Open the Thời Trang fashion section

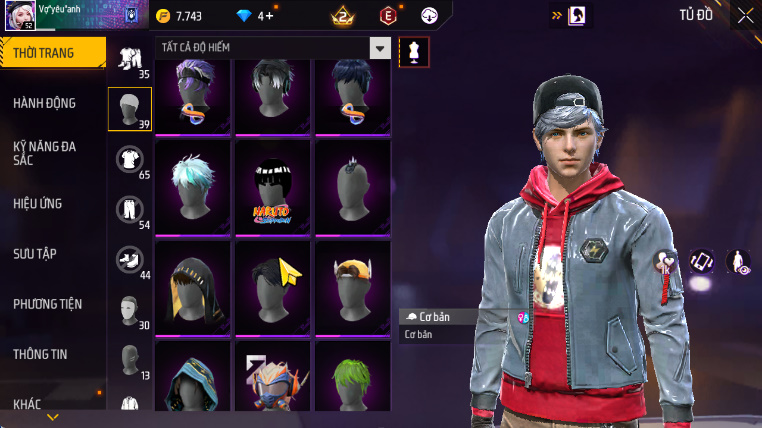[x=50, y=53]
